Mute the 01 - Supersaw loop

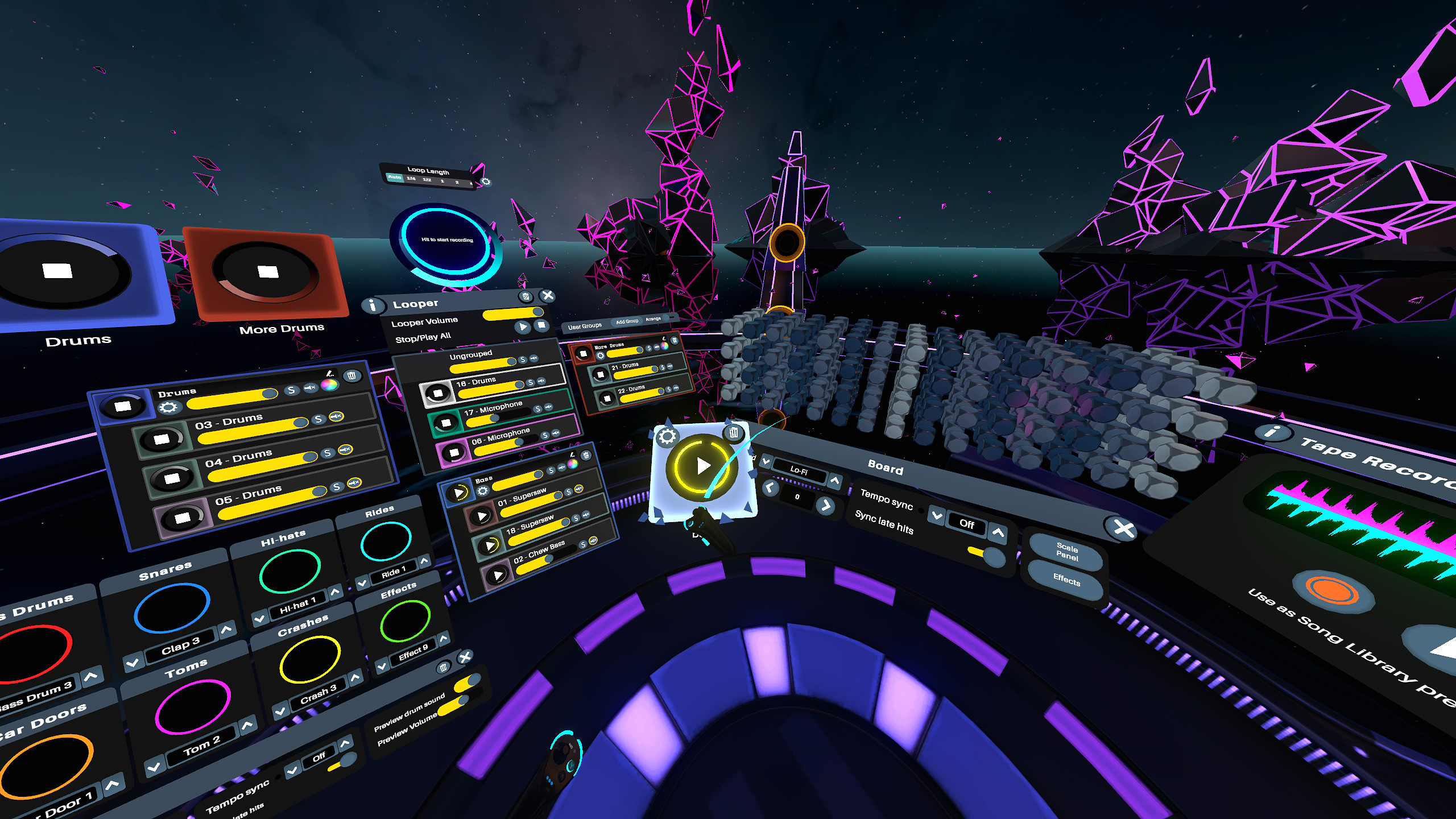[x=578, y=489]
